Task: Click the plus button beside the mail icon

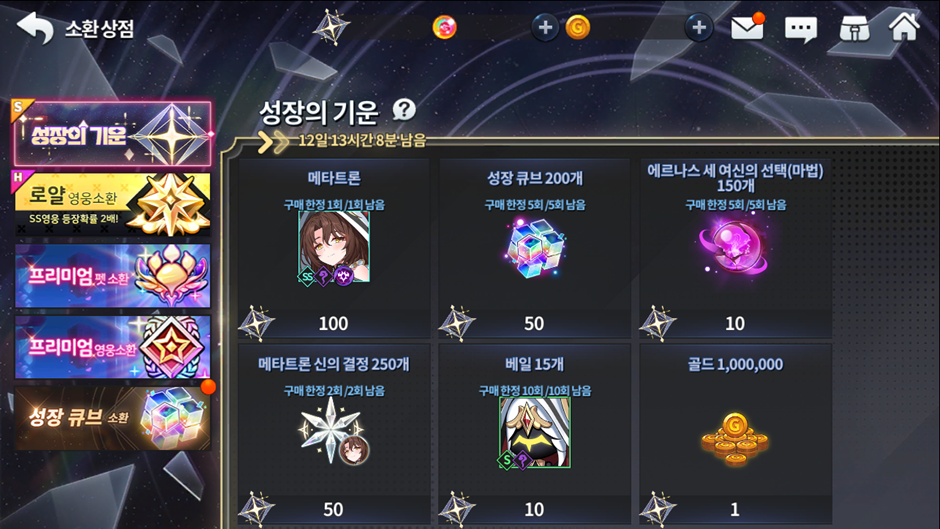Action: point(699,28)
